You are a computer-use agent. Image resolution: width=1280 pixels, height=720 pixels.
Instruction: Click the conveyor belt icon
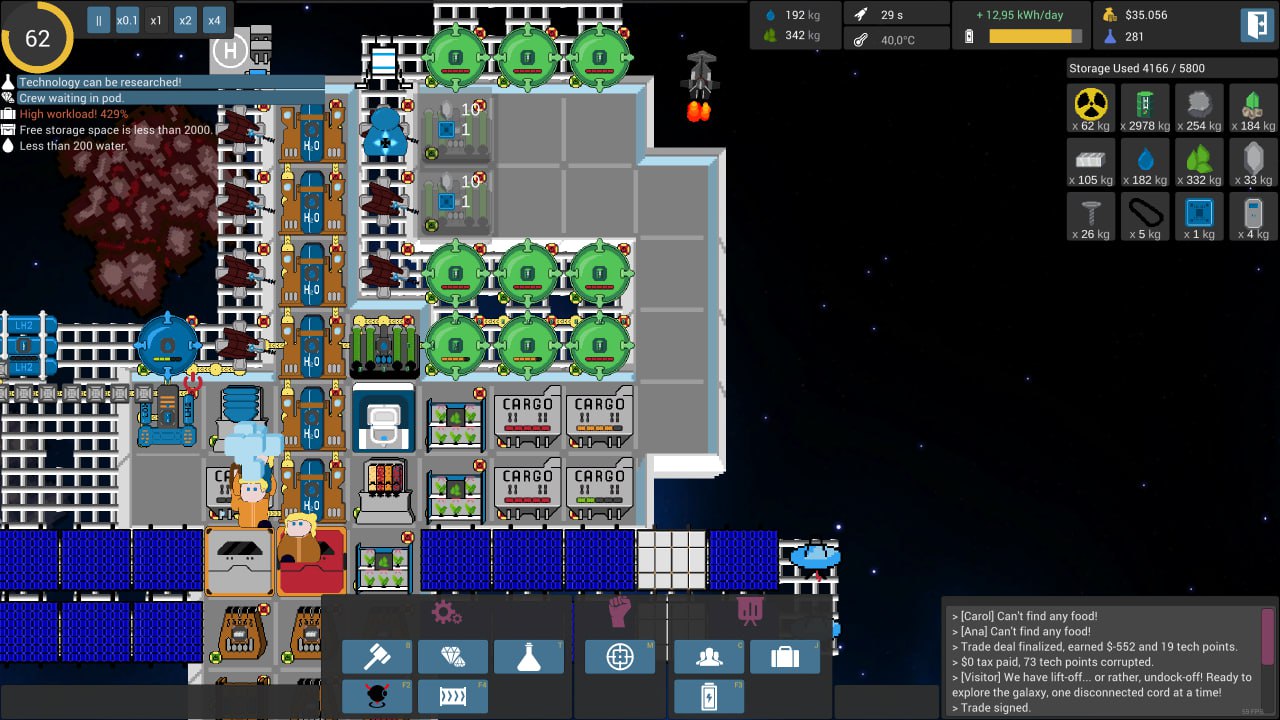453,696
